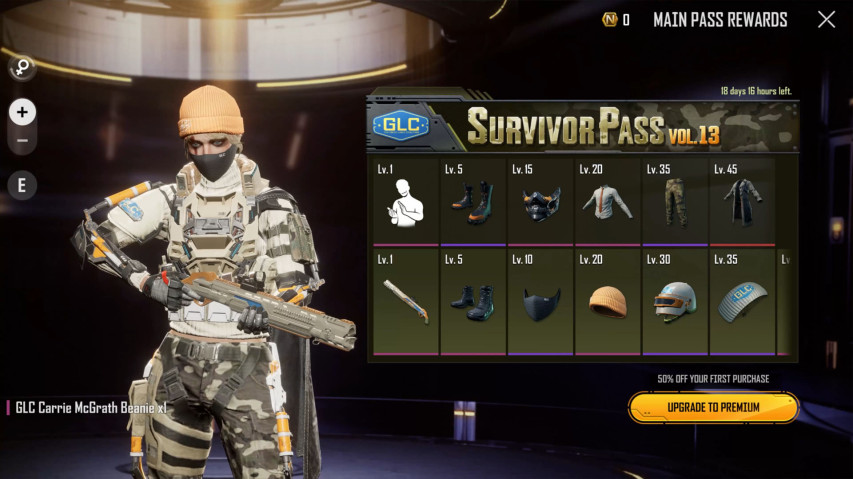Select the Lv.20 orange beanie reward
The height and width of the screenshot is (479, 853).
(x=607, y=302)
